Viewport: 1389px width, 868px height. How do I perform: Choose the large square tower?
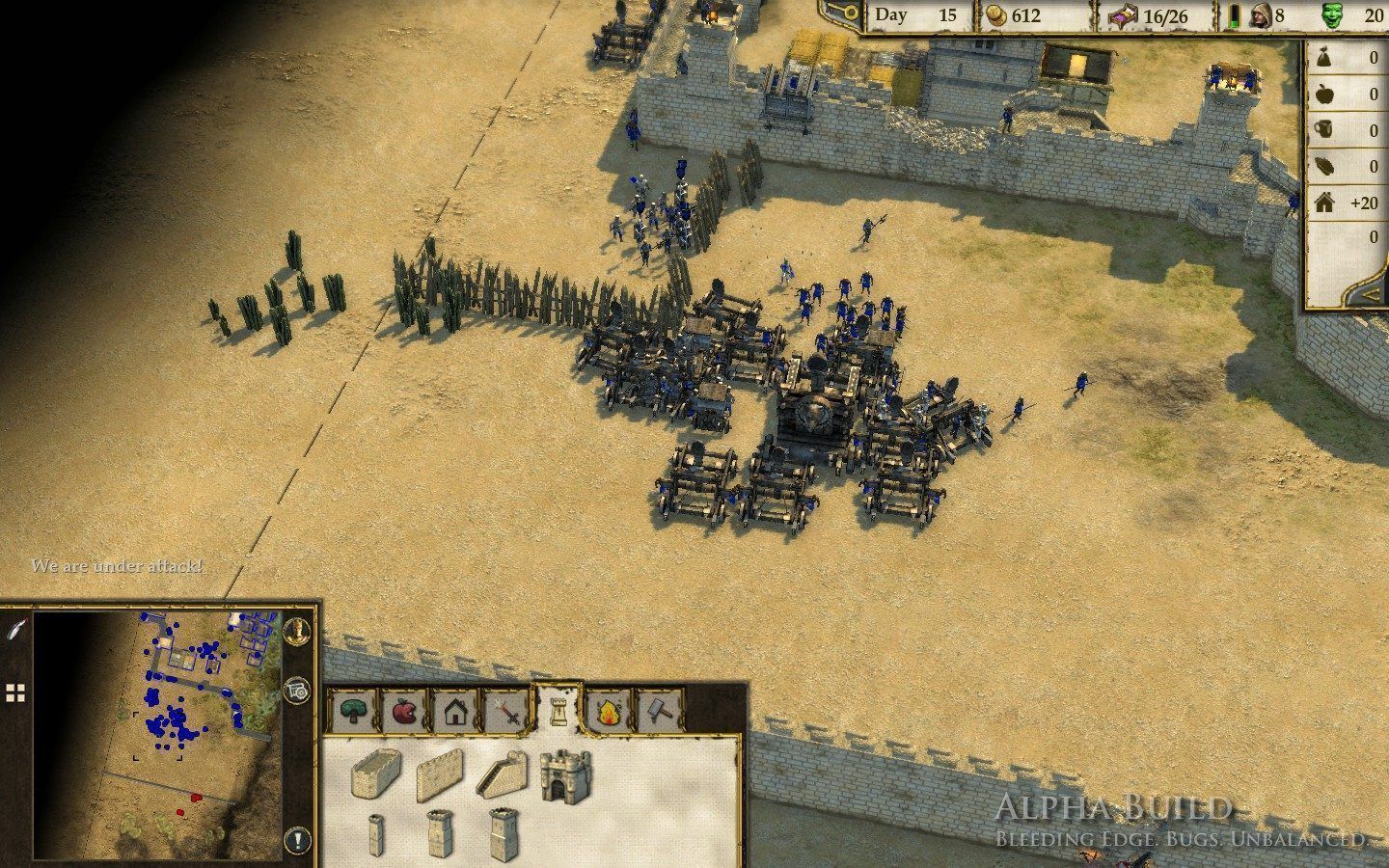coord(504,833)
